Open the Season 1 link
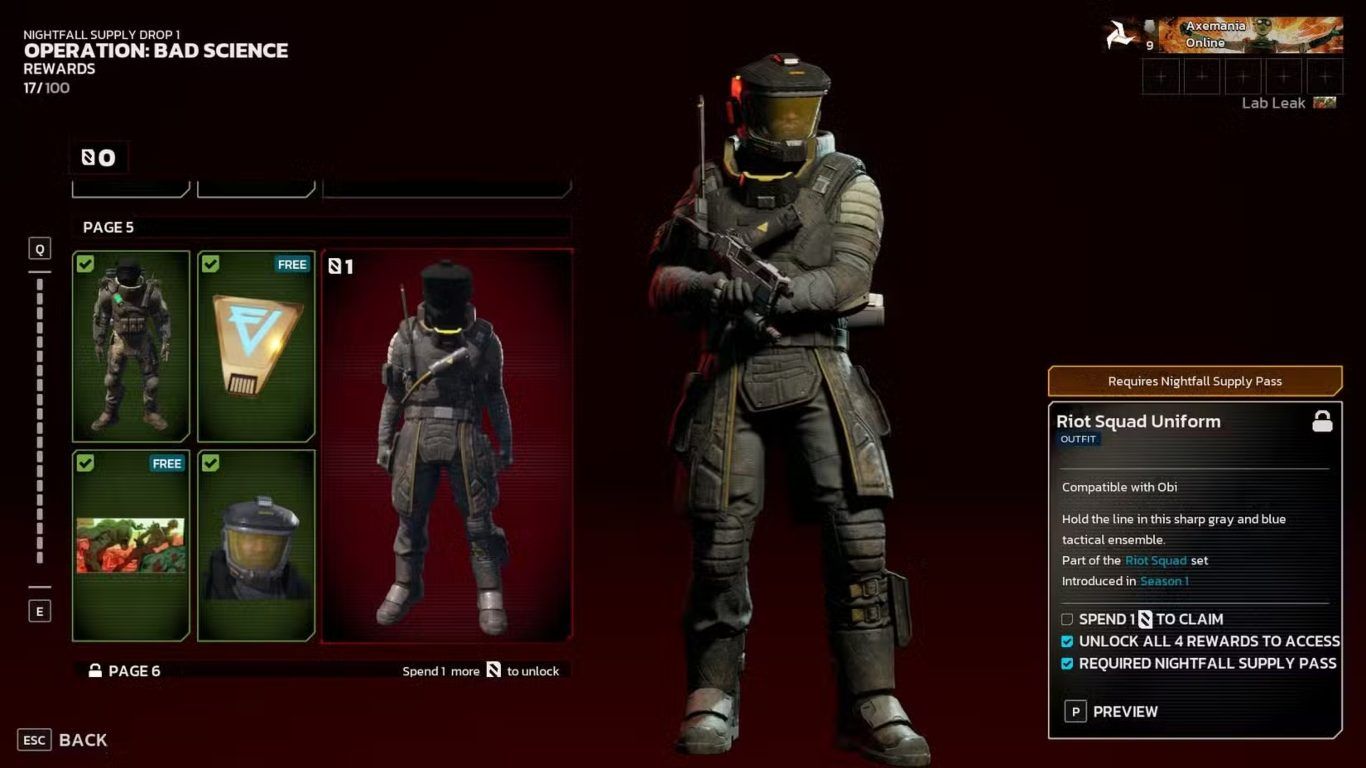1366x768 pixels. [1164, 582]
